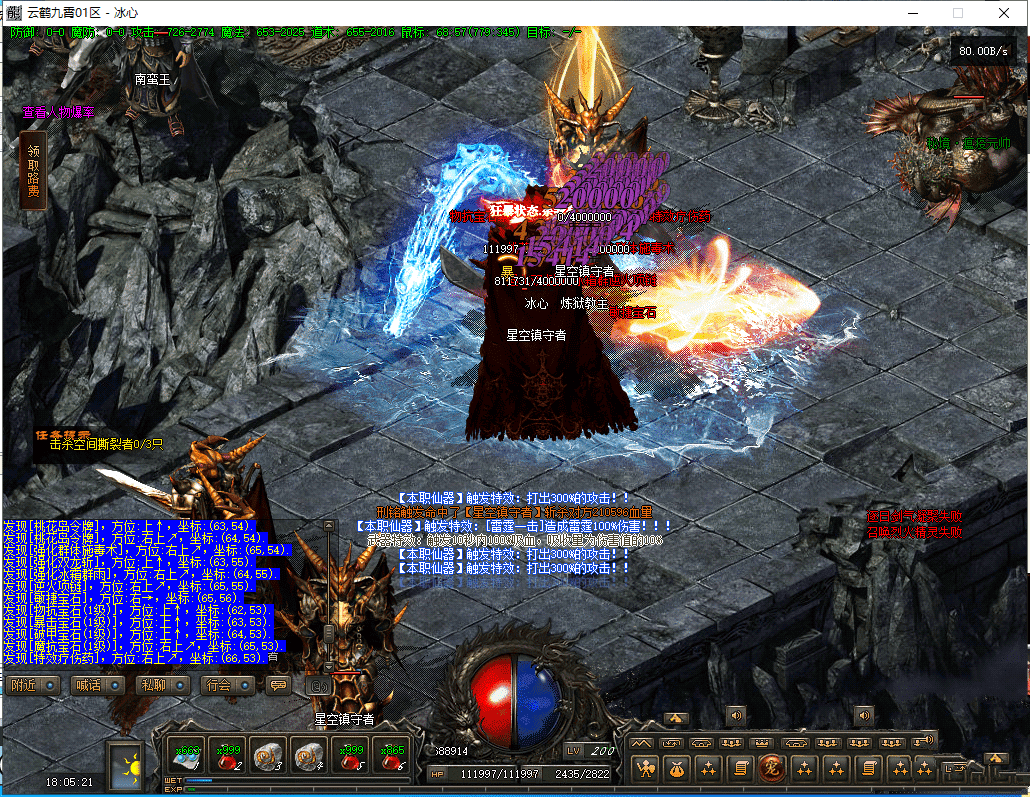1030x797 pixels.
Task: Use the red potion in slot 2
Action: pos(227,756)
